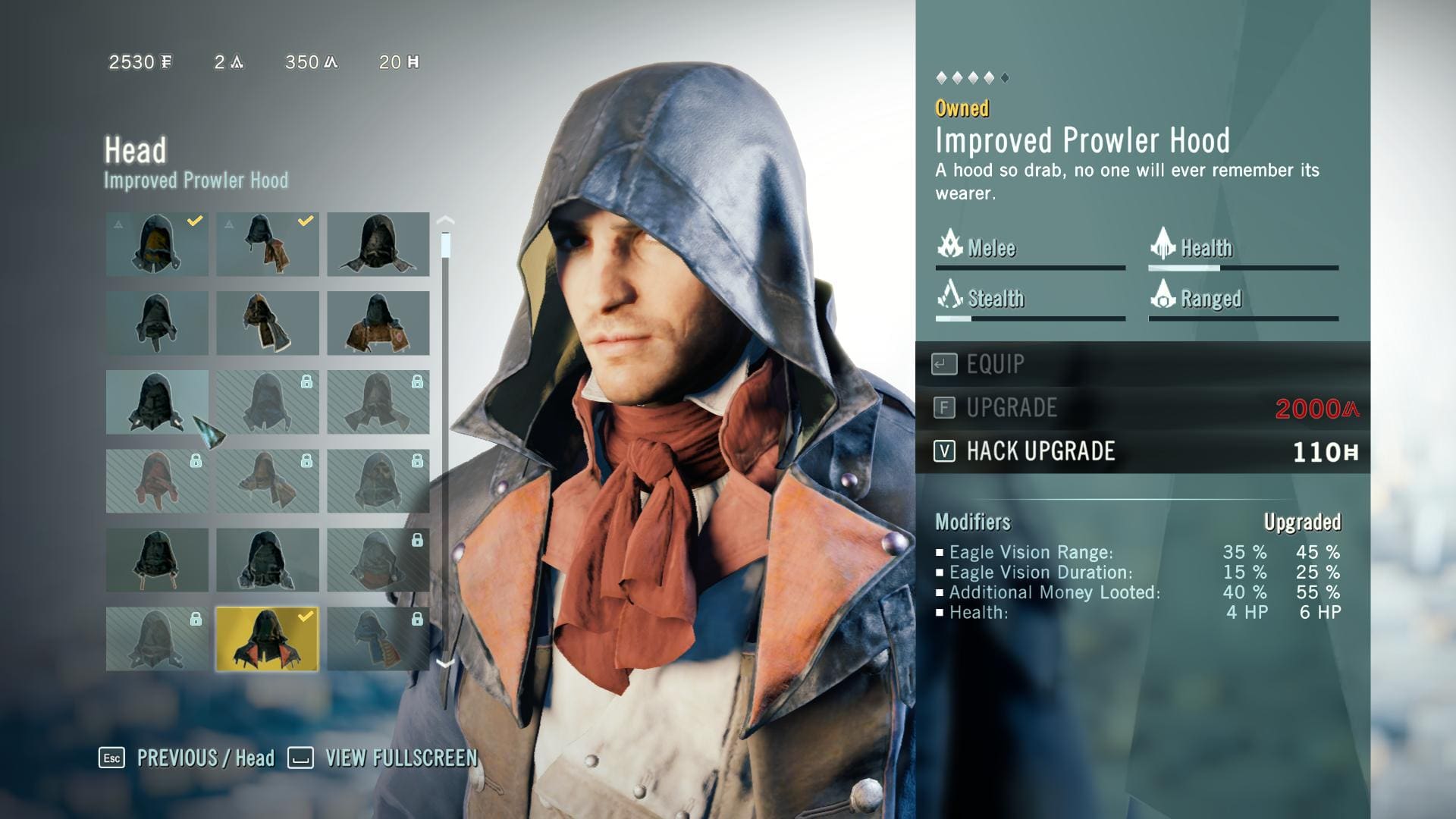Select the yellow-highlighted hood with red collar
This screenshot has width=1456, height=819.
click(x=267, y=639)
